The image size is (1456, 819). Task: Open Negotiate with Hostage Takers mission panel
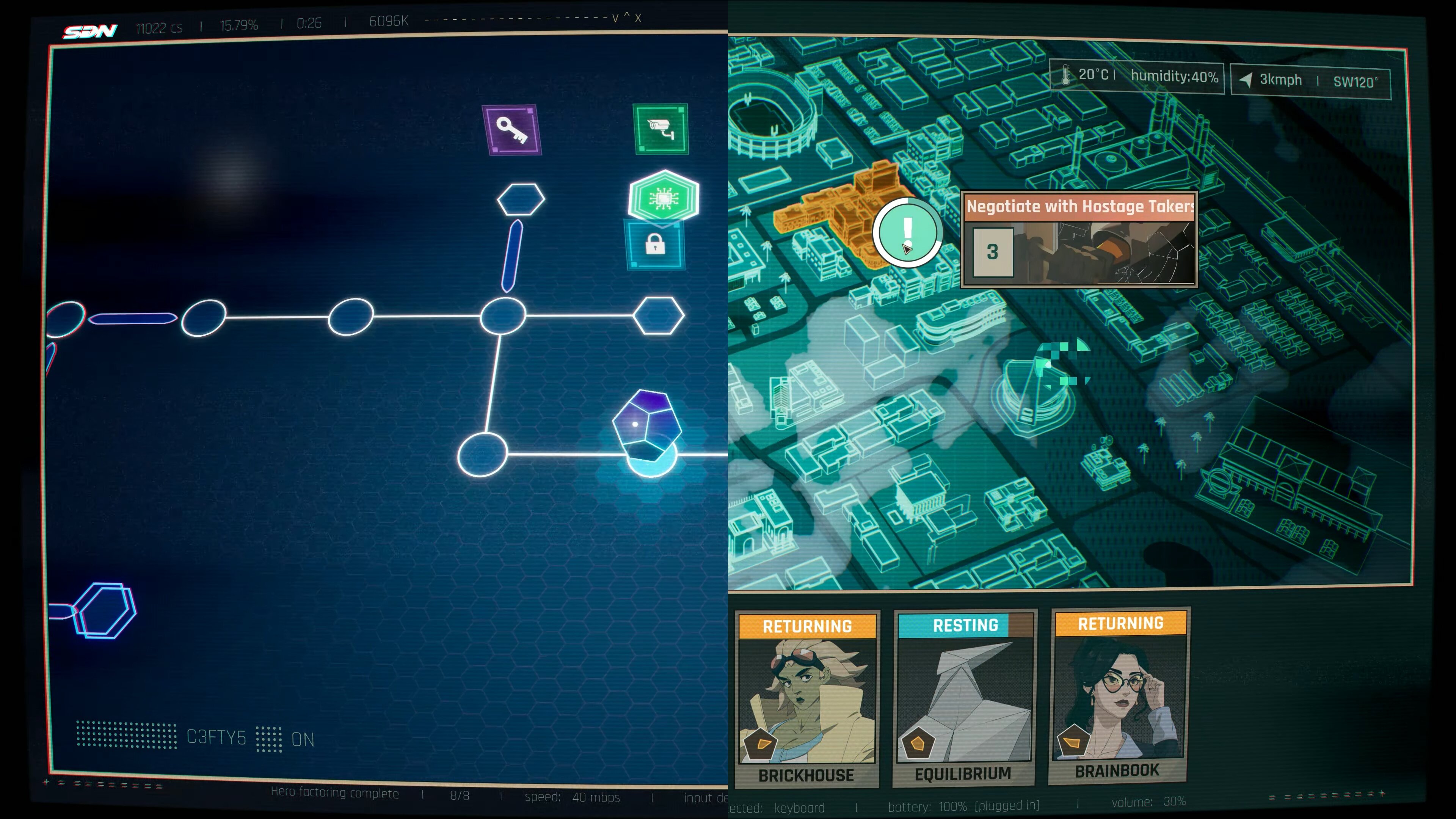pos(1079,240)
